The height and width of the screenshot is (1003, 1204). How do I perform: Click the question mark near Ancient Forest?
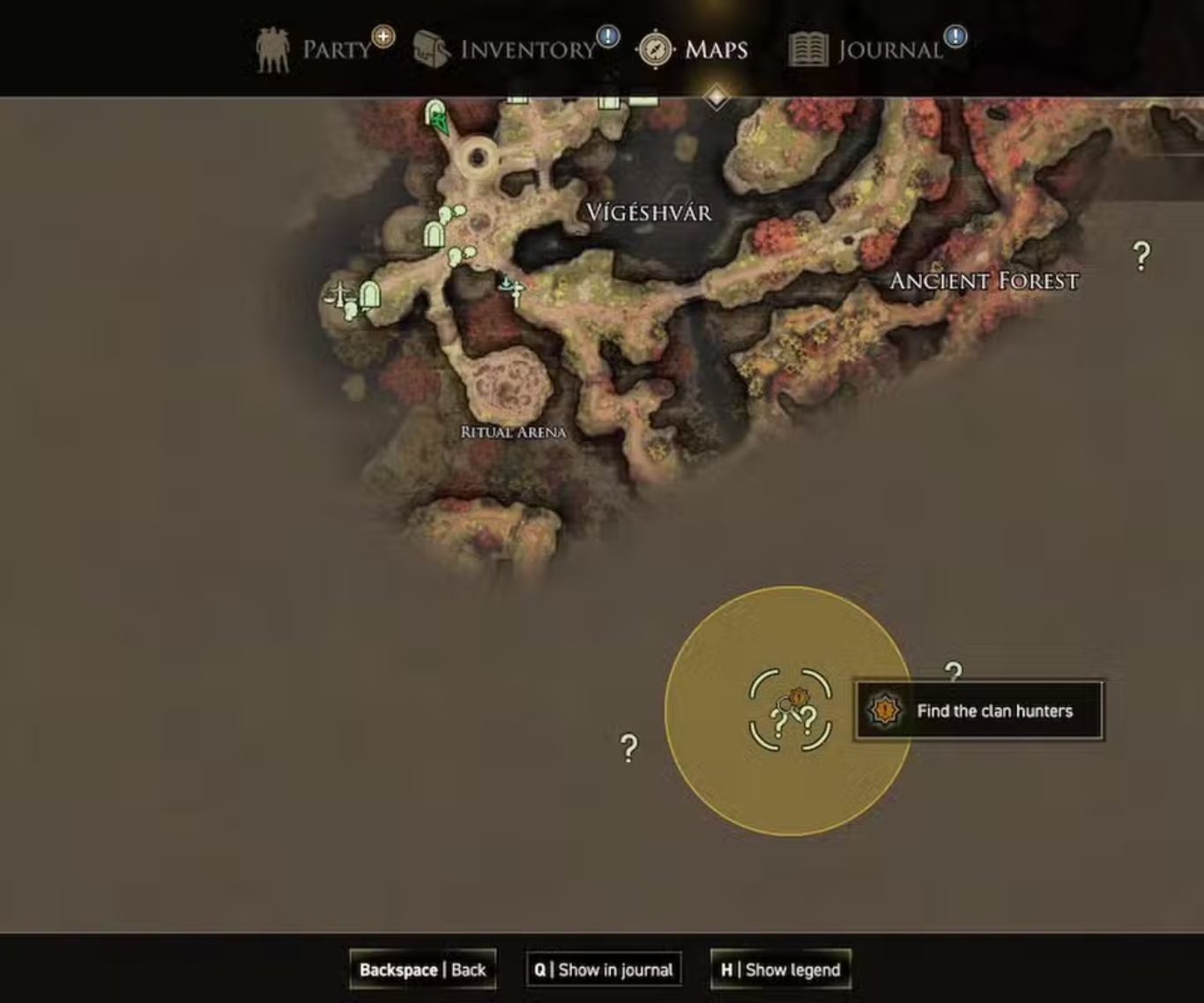(1141, 256)
